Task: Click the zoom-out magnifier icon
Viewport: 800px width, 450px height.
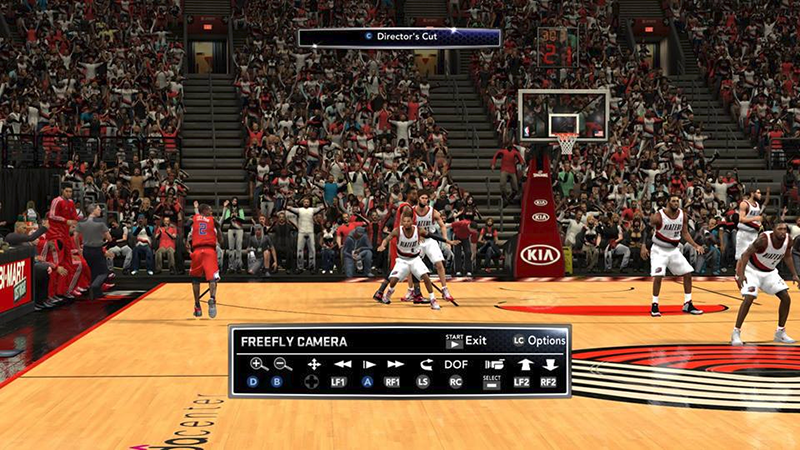Action: click(x=283, y=364)
